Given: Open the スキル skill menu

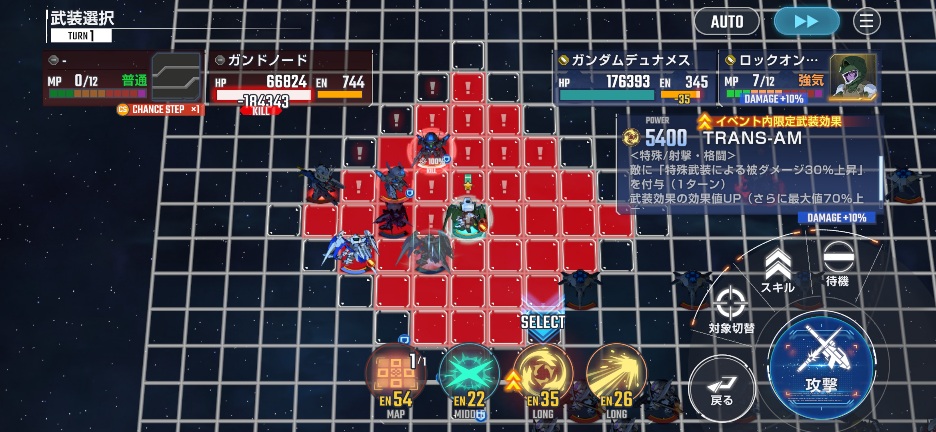Looking at the screenshot, I should tap(778, 272).
